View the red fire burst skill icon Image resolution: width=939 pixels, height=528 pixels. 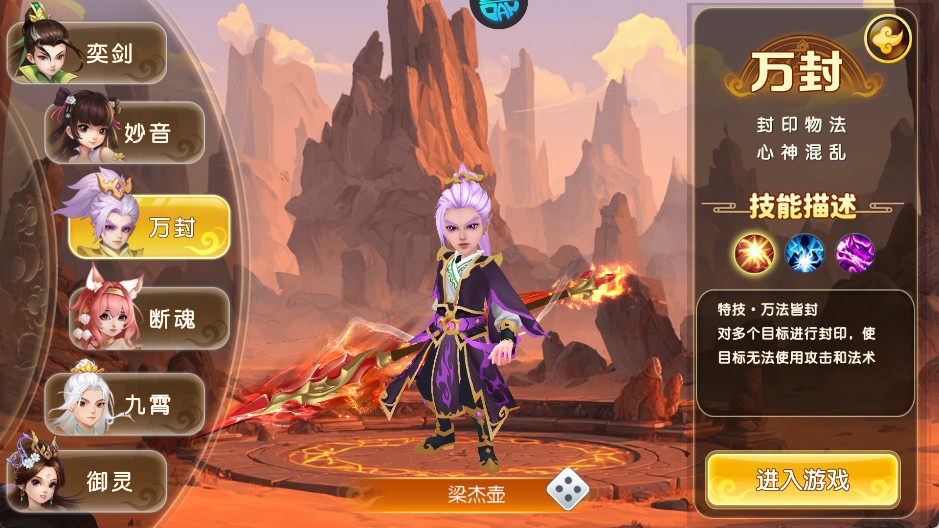[x=755, y=253]
